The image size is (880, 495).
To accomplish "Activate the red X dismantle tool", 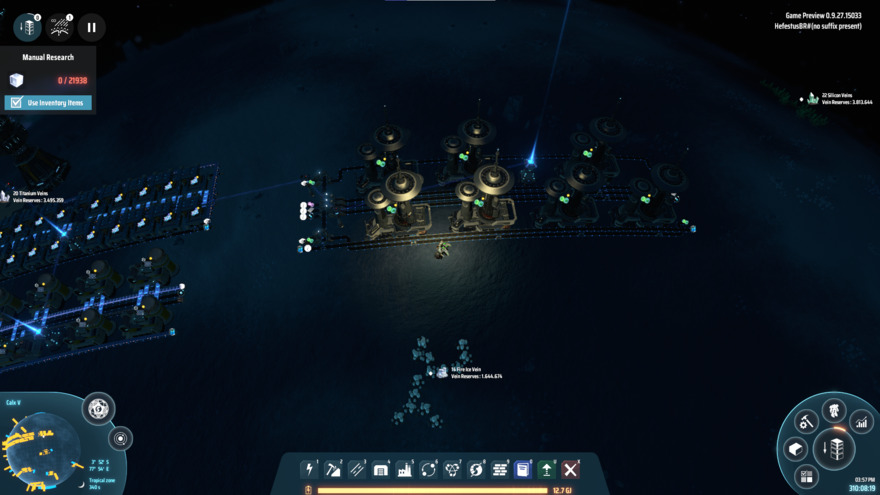I will pos(571,469).
